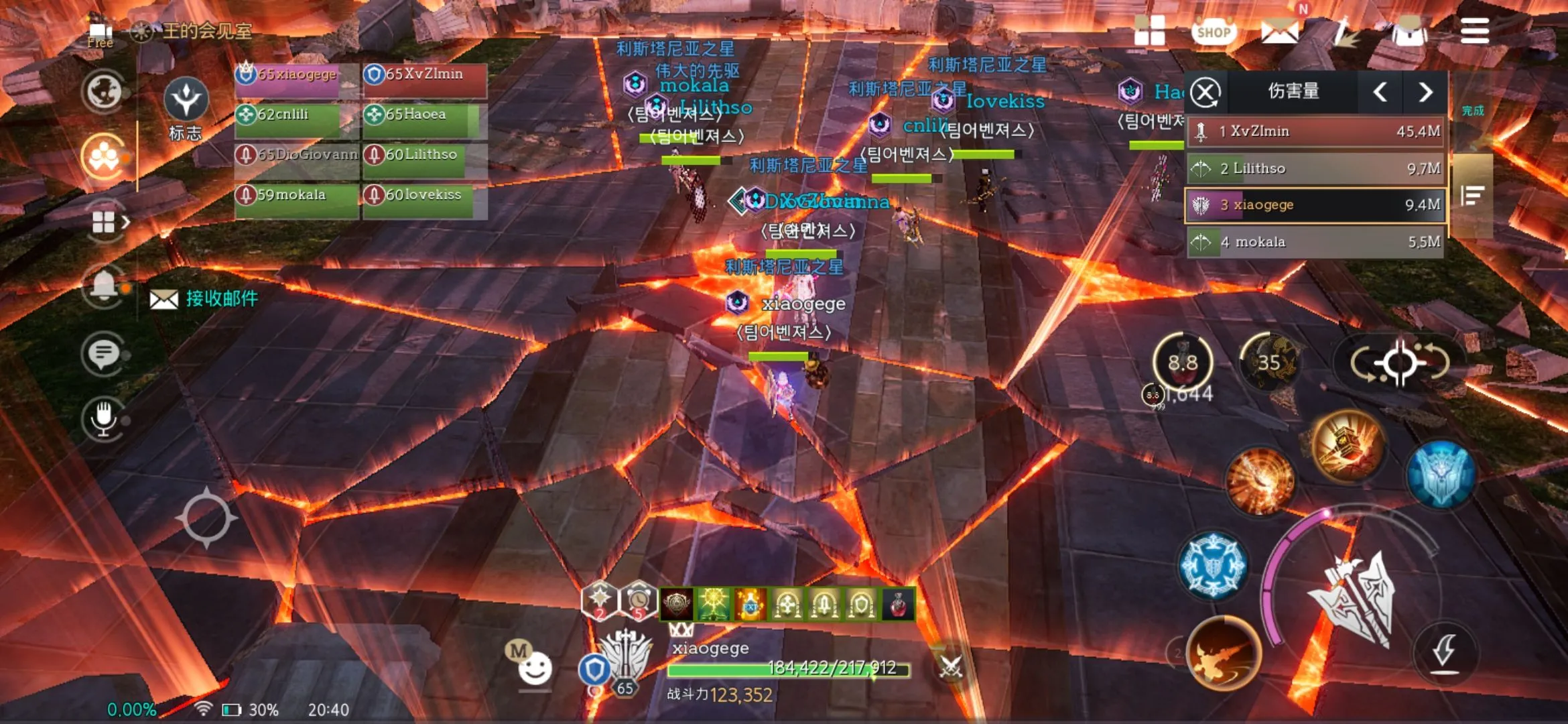Open the 标志 marker button
This screenshot has height=724, width=1568.
tap(186, 107)
